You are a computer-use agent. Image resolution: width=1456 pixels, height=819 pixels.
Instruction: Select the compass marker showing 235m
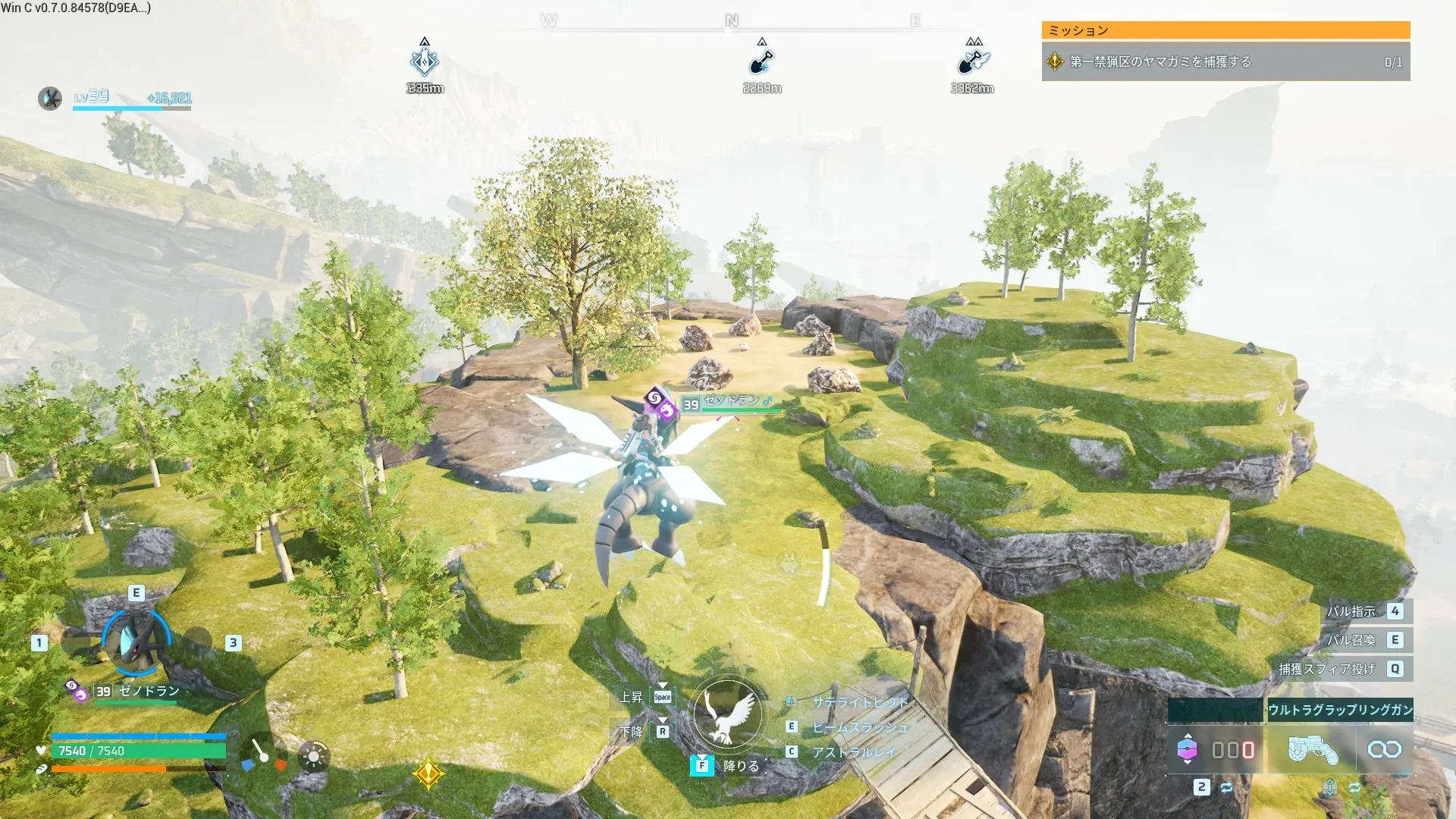425,62
